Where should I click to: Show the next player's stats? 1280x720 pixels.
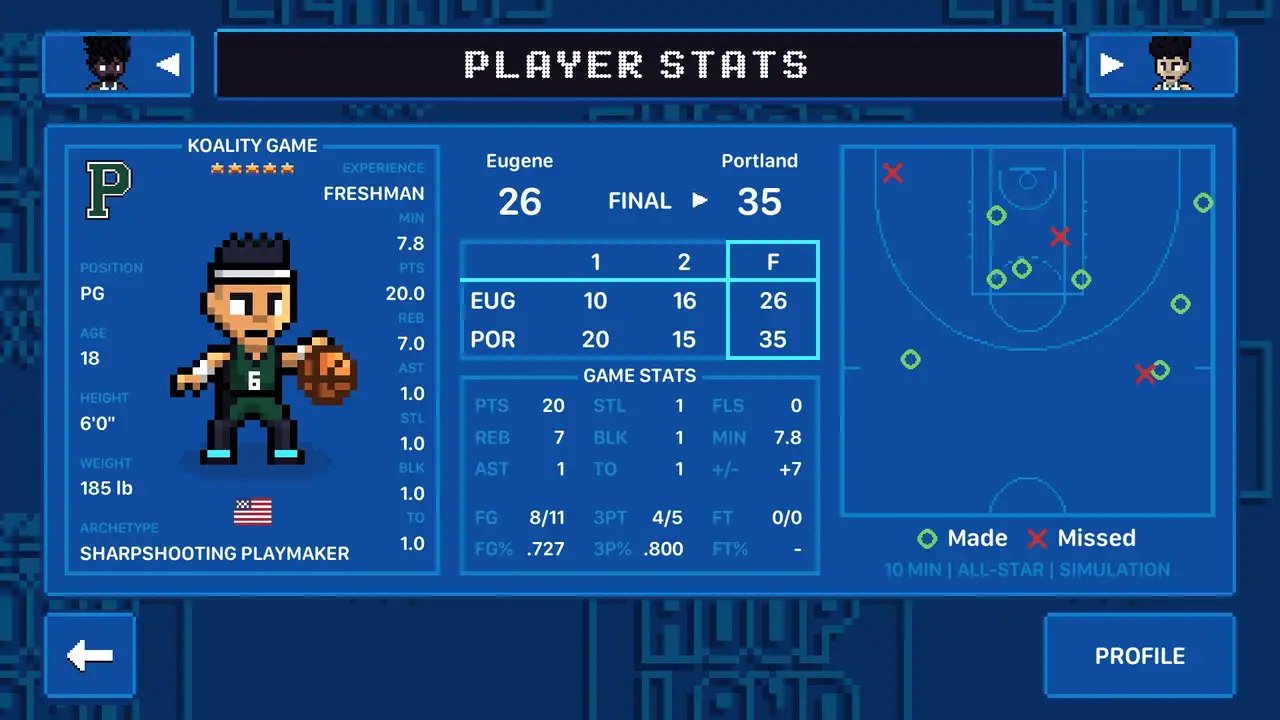coord(1161,65)
